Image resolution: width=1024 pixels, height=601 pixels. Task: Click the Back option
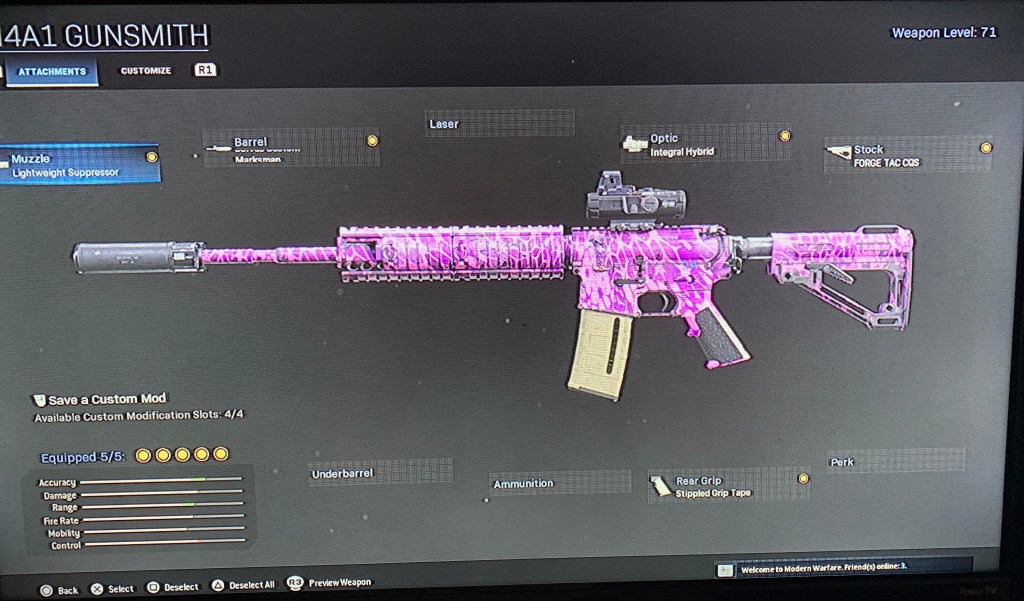[x=58, y=590]
